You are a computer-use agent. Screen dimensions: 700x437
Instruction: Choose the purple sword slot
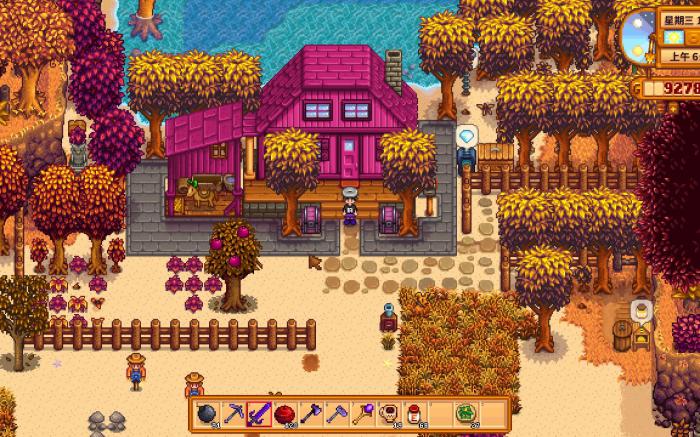pos(259,412)
